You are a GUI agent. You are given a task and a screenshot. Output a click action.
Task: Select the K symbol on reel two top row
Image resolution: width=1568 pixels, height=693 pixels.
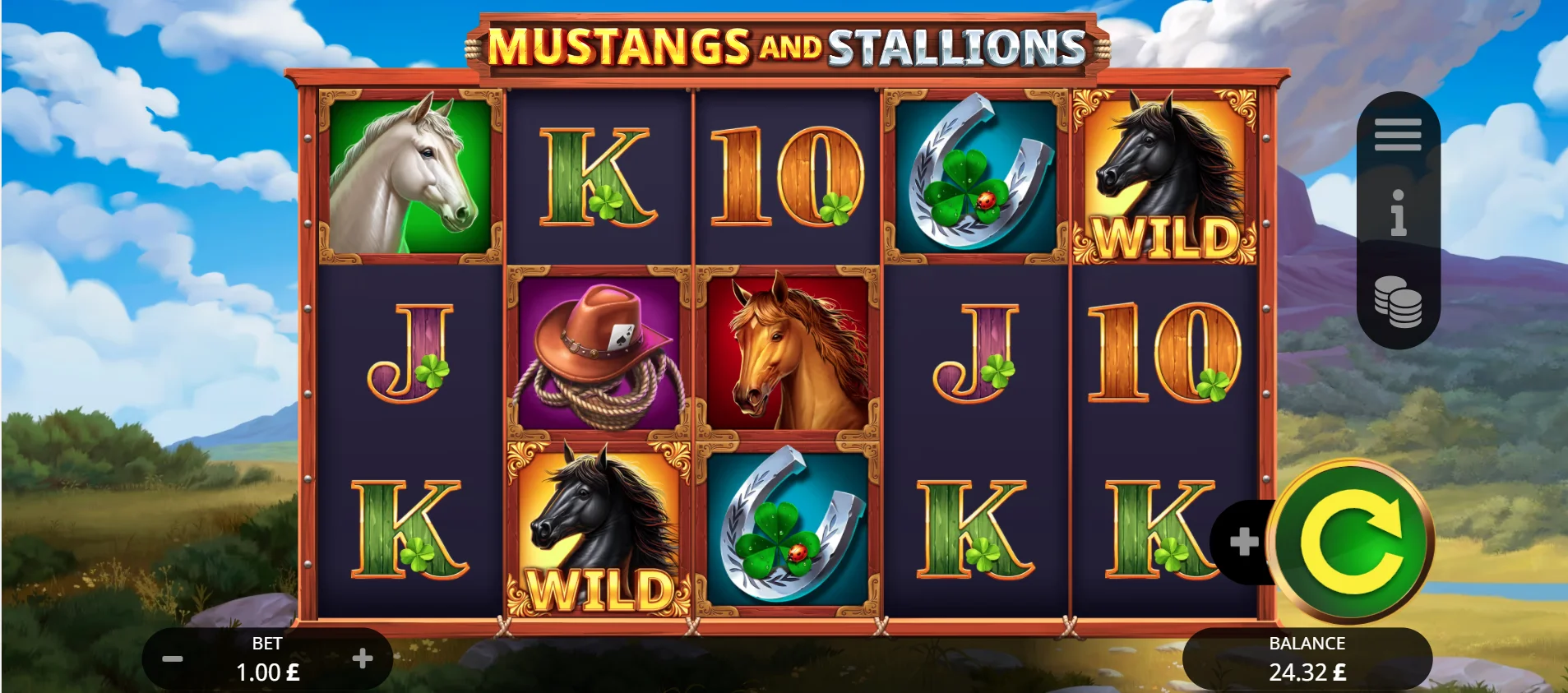[599, 177]
